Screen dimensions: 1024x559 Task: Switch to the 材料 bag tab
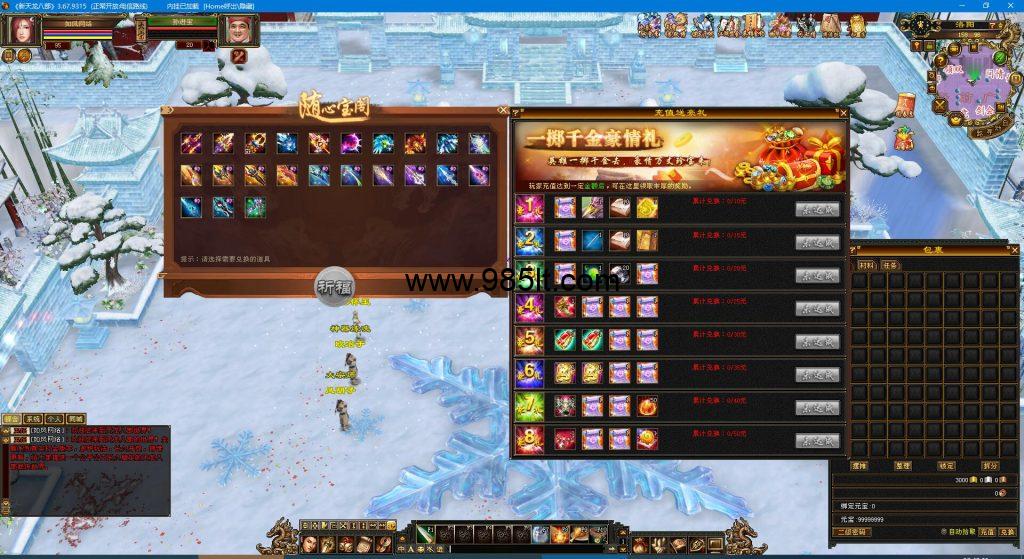866,266
